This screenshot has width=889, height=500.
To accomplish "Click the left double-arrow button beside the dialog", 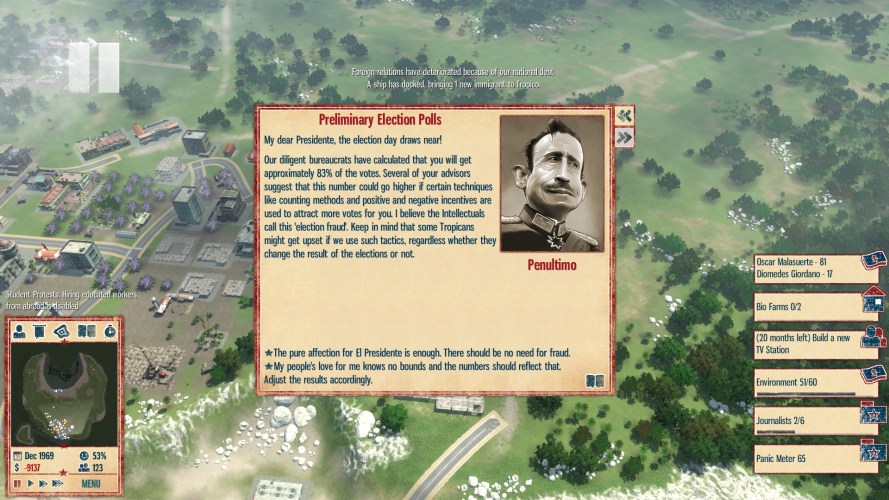I will click(624, 116).
